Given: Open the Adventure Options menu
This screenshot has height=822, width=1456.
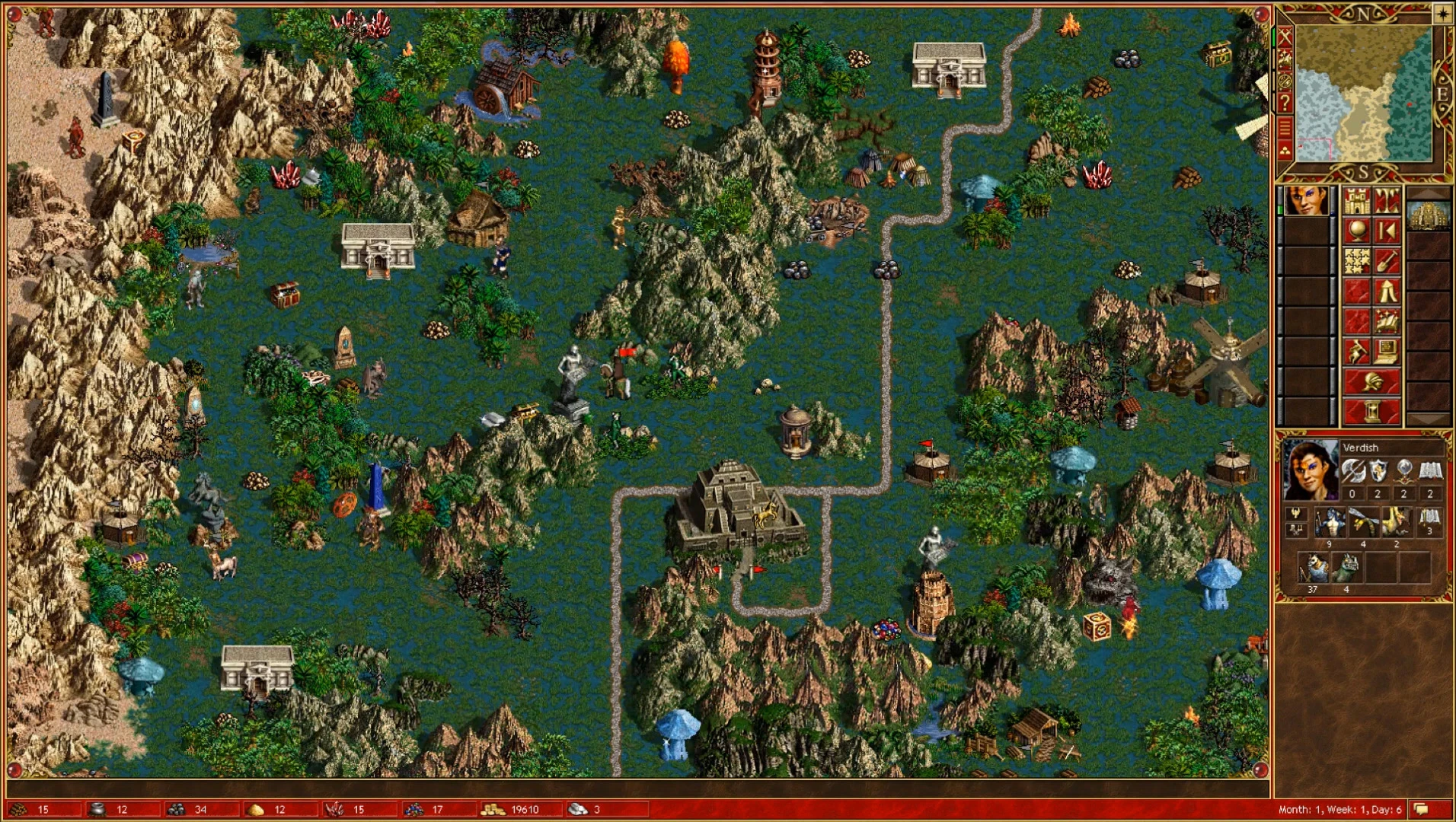Looking at the screenshot, I should (x=1357, y=352).
